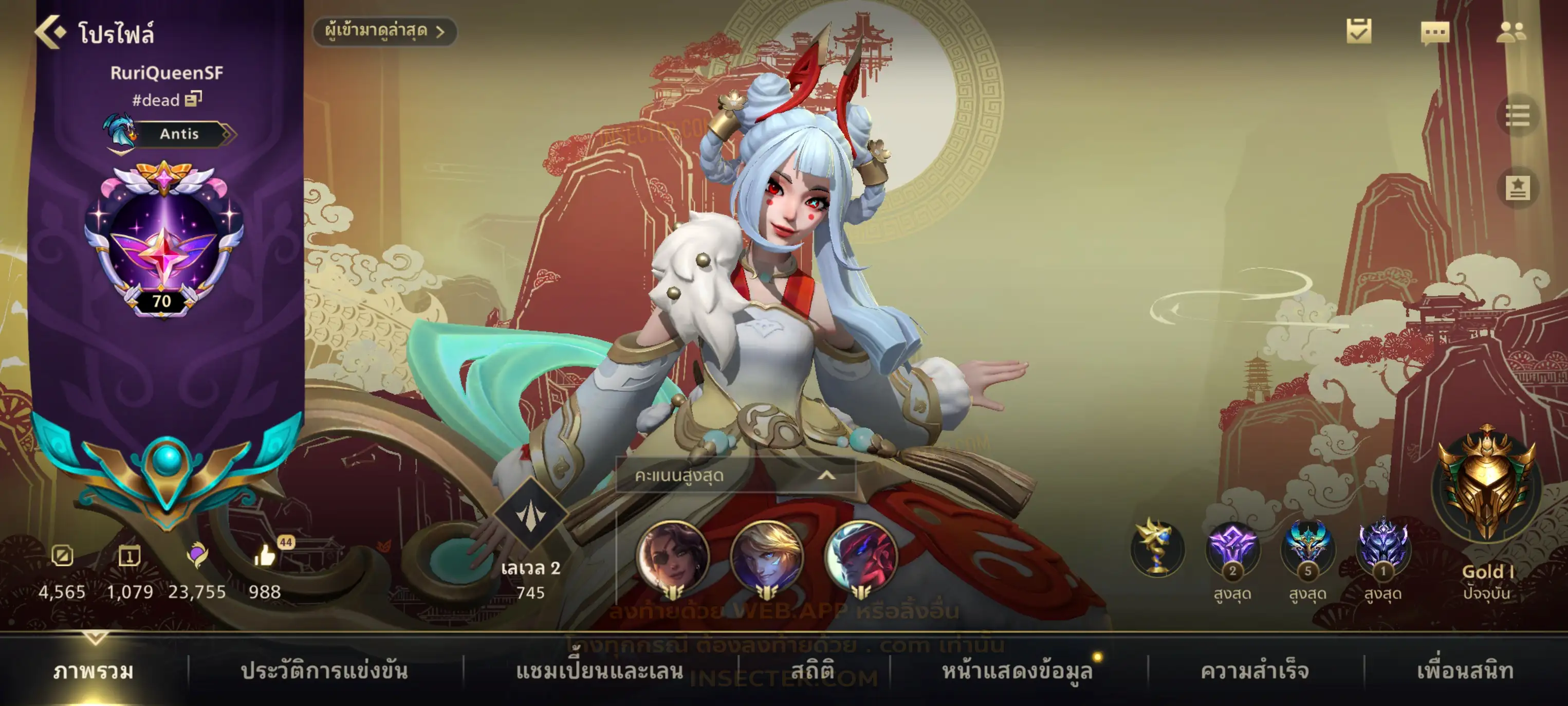
Task: Open the achievements tab
Action: pos(1254,671)
